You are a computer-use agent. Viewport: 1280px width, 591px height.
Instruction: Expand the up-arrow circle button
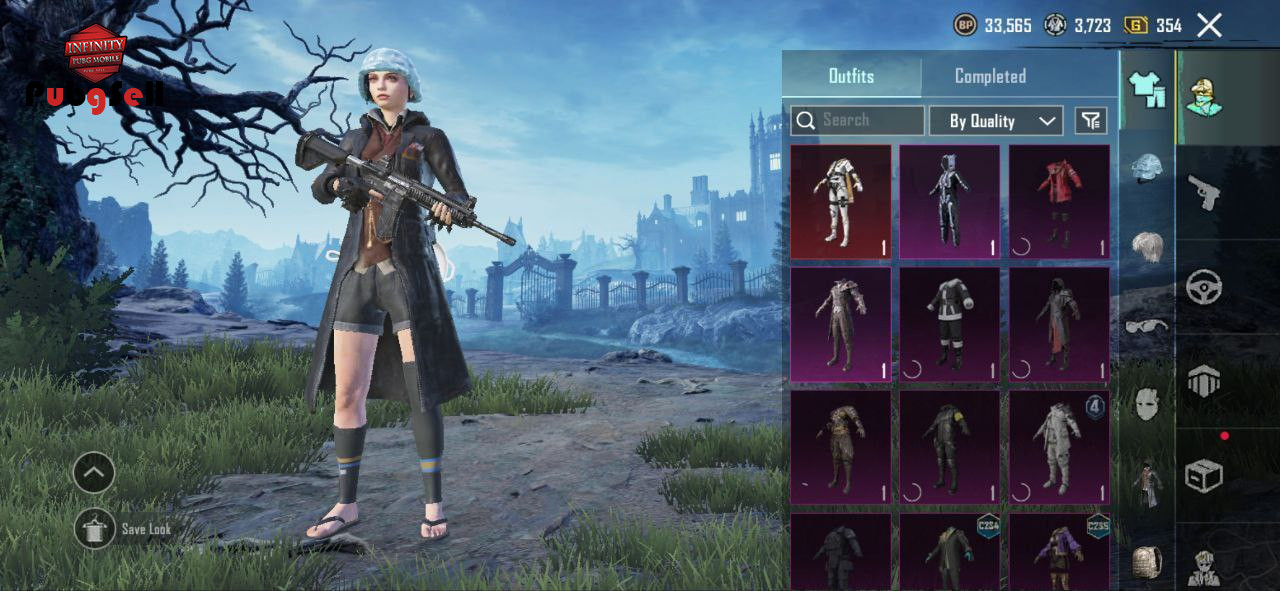94,473
